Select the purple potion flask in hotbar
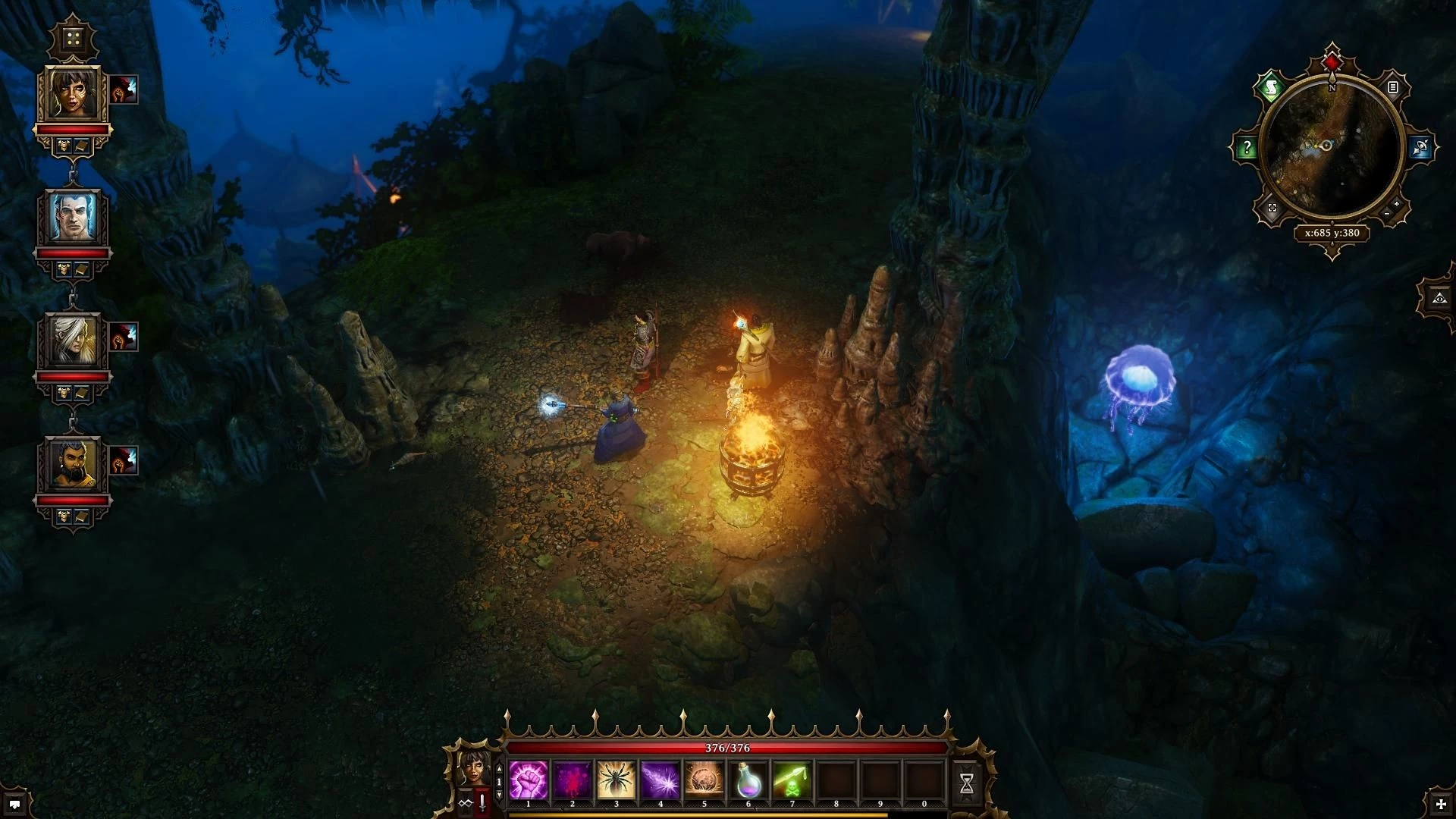1456x819 pixels. pyautogui.click(x=748, y=780)
